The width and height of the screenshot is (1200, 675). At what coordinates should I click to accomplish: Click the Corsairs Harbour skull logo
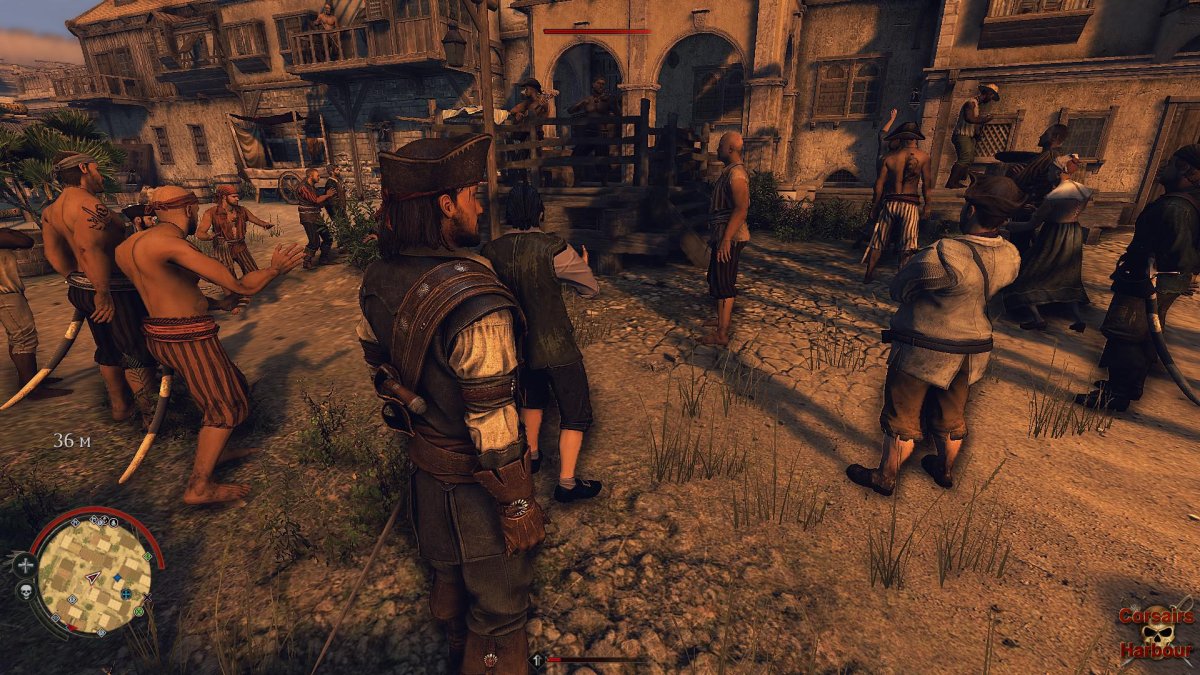[1158, 634]
